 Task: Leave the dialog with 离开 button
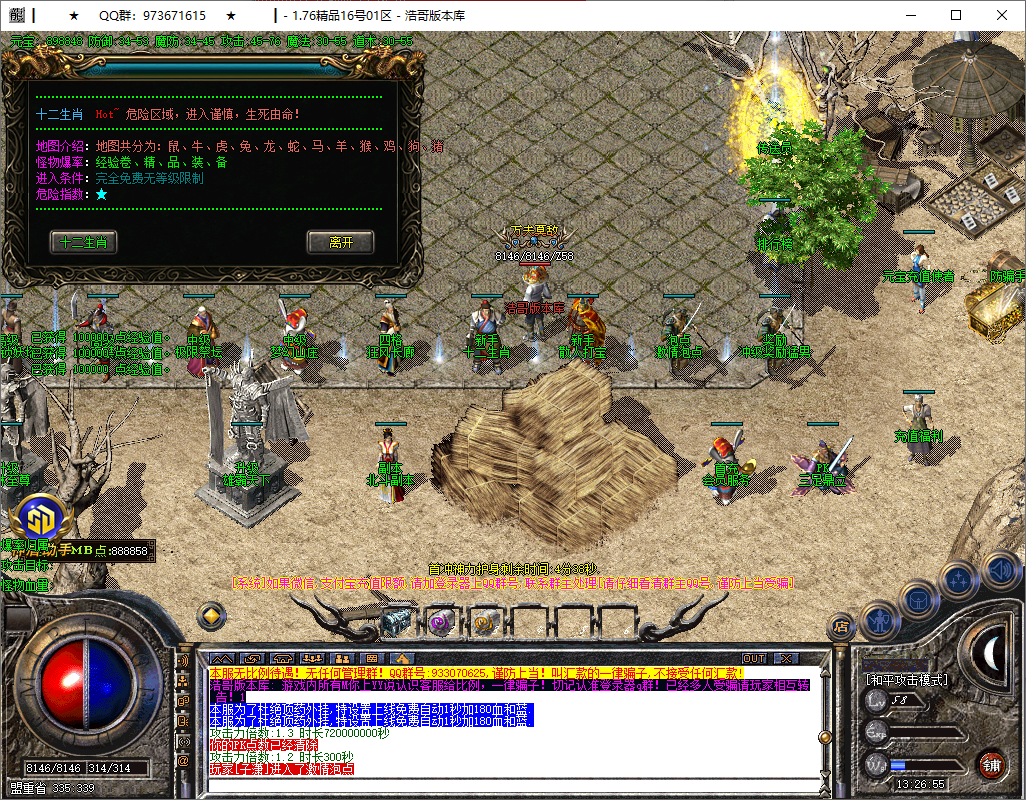pyautogui.click(x=340, y=242)
